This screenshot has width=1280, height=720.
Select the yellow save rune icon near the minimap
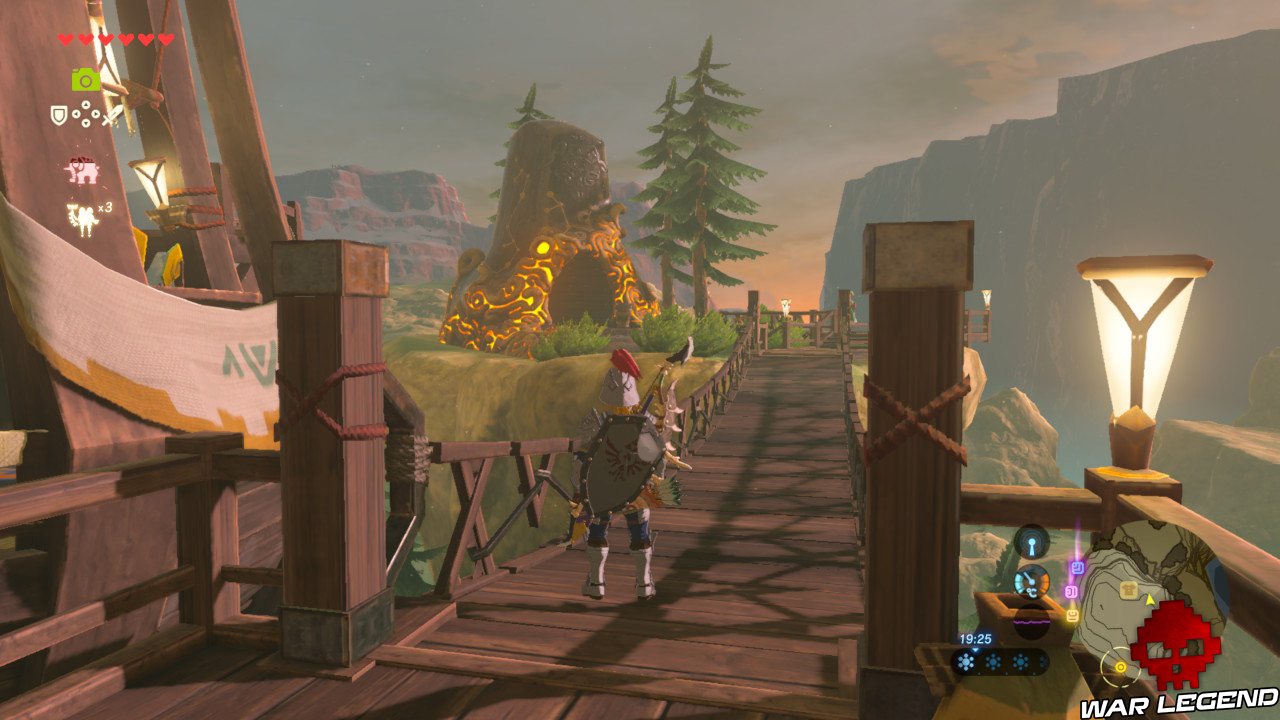(x=1072, y=614)
